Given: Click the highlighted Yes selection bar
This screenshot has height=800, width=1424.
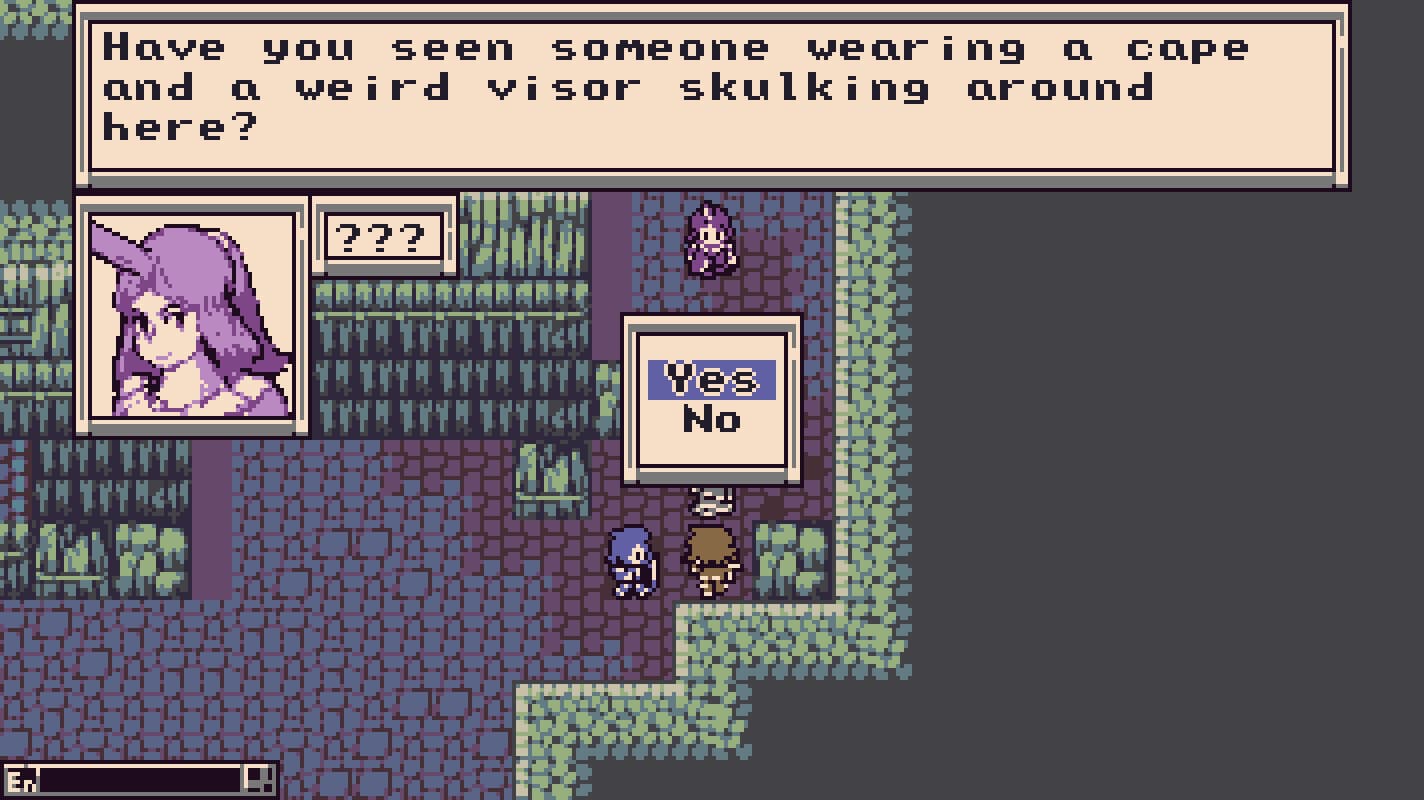Looking at the screenshot, I should point(711,380).
